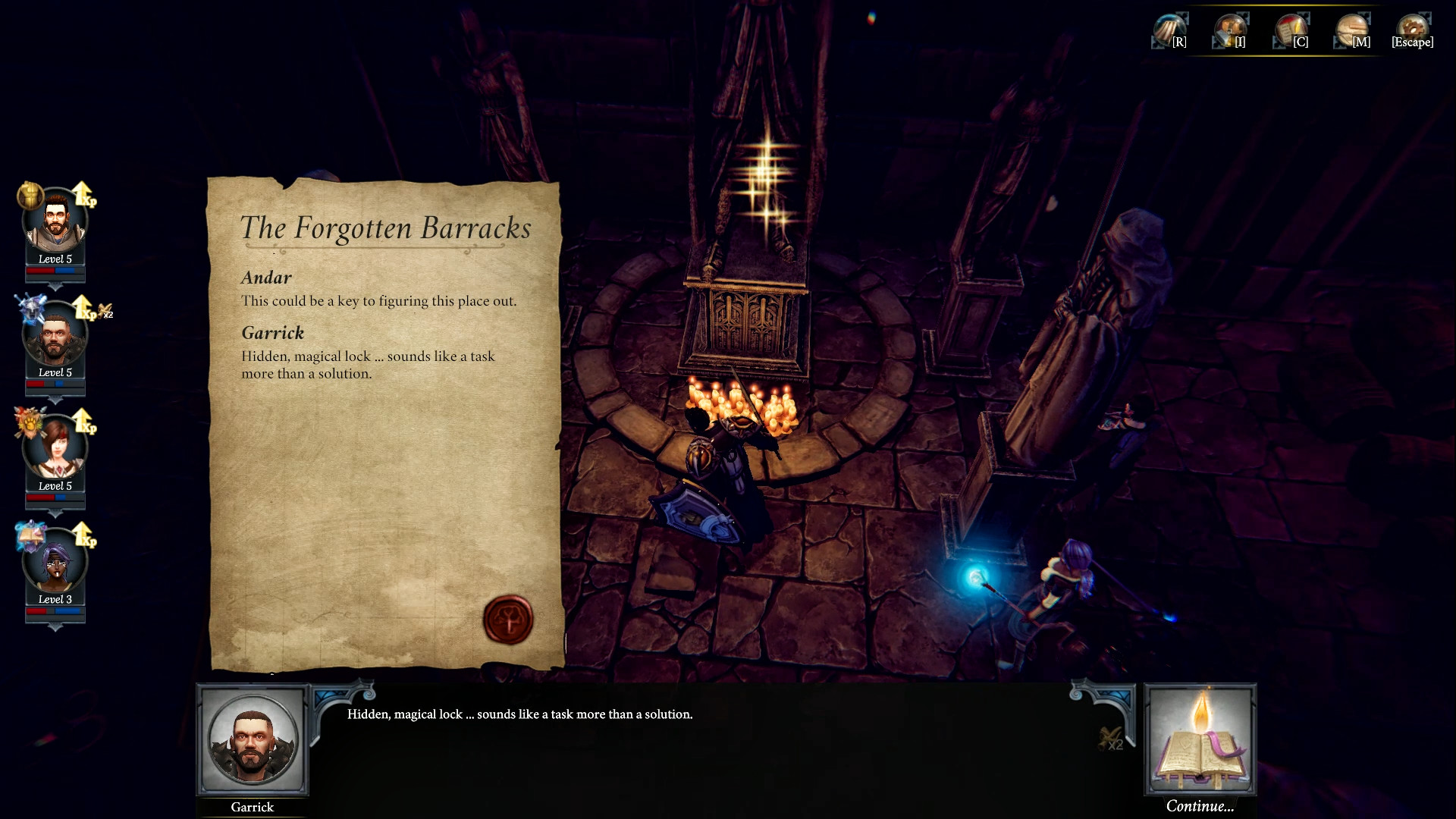Image resolution: width=1456 pixels, height=819 pixels.
Task: Click Garrick's speaker portrait in dialogue box
Action: 253,740
